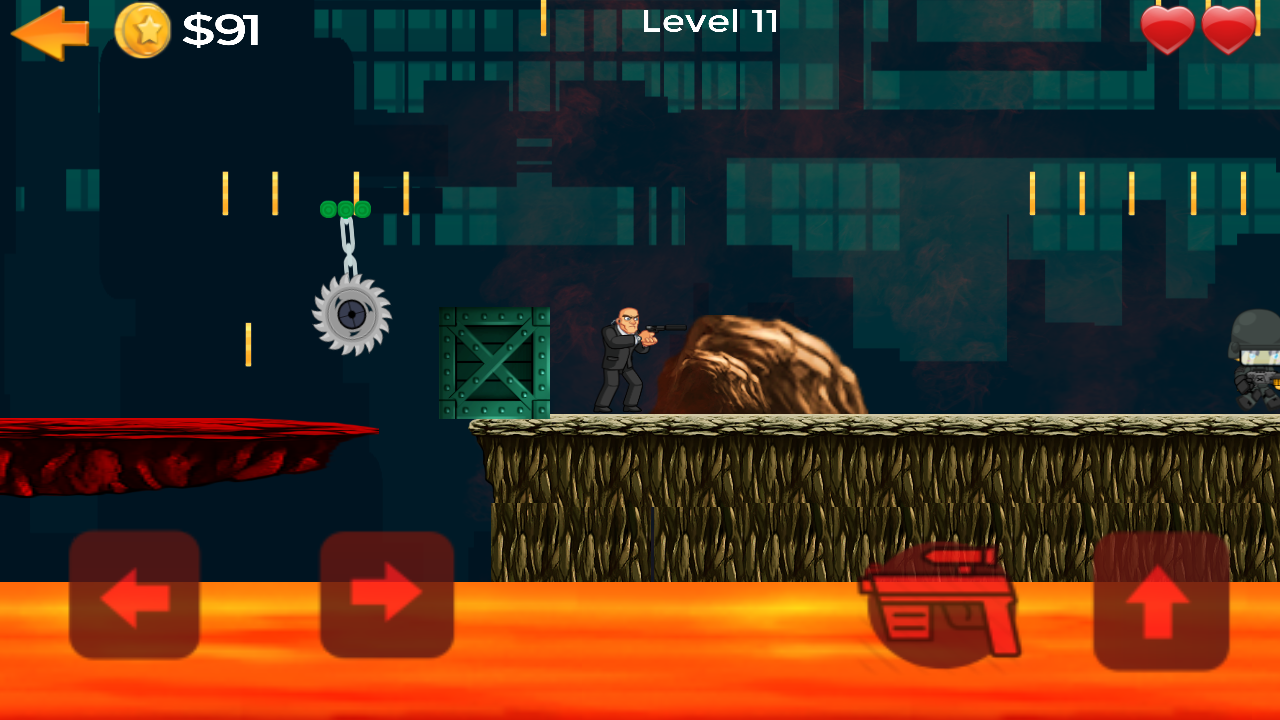The width and height of the screenshot is (1280, 720).
Task: Click the green gems above the saw chain
Action: click(x=344, y=209)
